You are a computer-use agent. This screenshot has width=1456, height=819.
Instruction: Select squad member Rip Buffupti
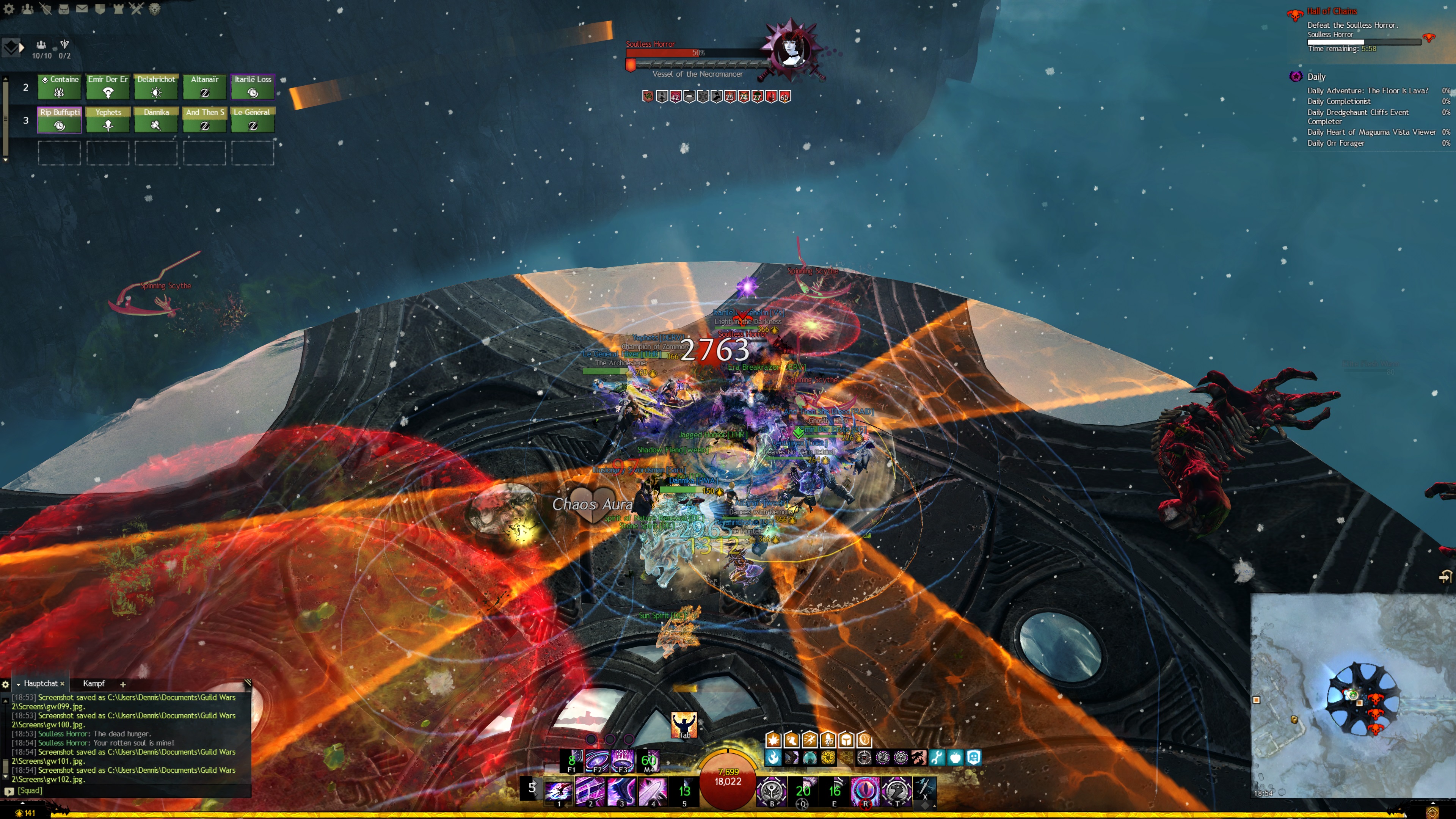tap(60, 120)
